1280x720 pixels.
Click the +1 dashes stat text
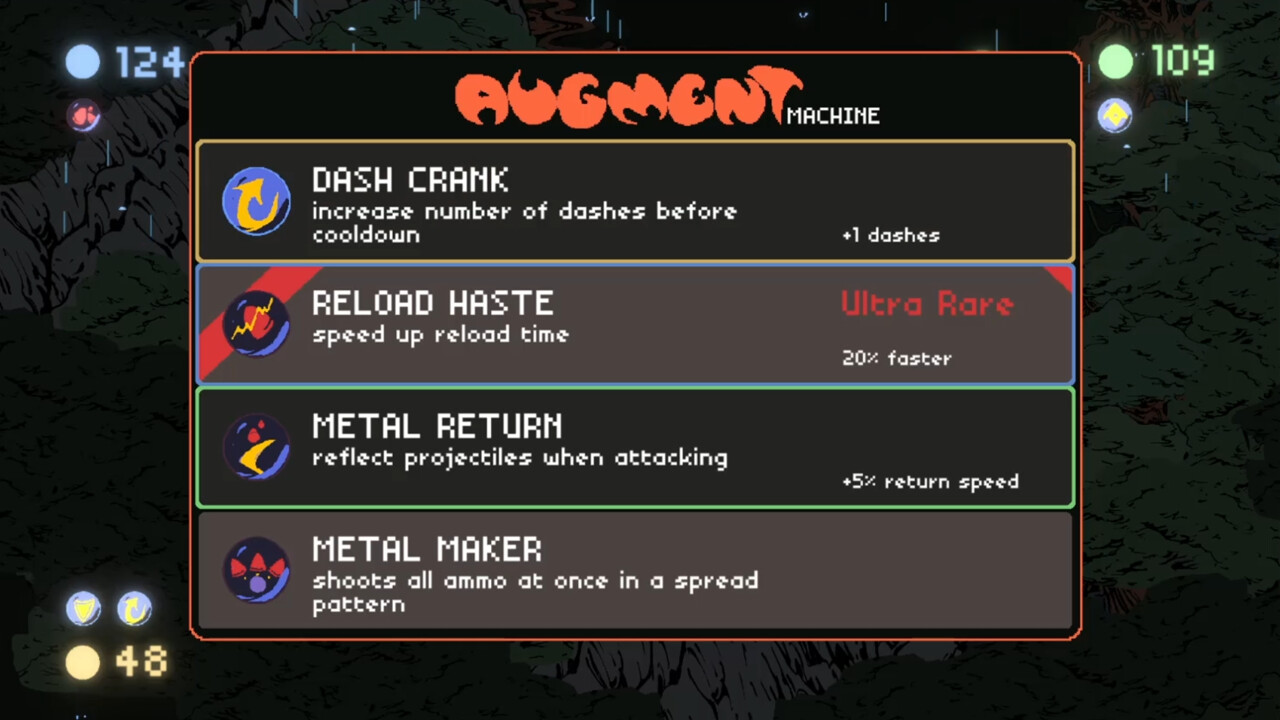click(891, 235)
